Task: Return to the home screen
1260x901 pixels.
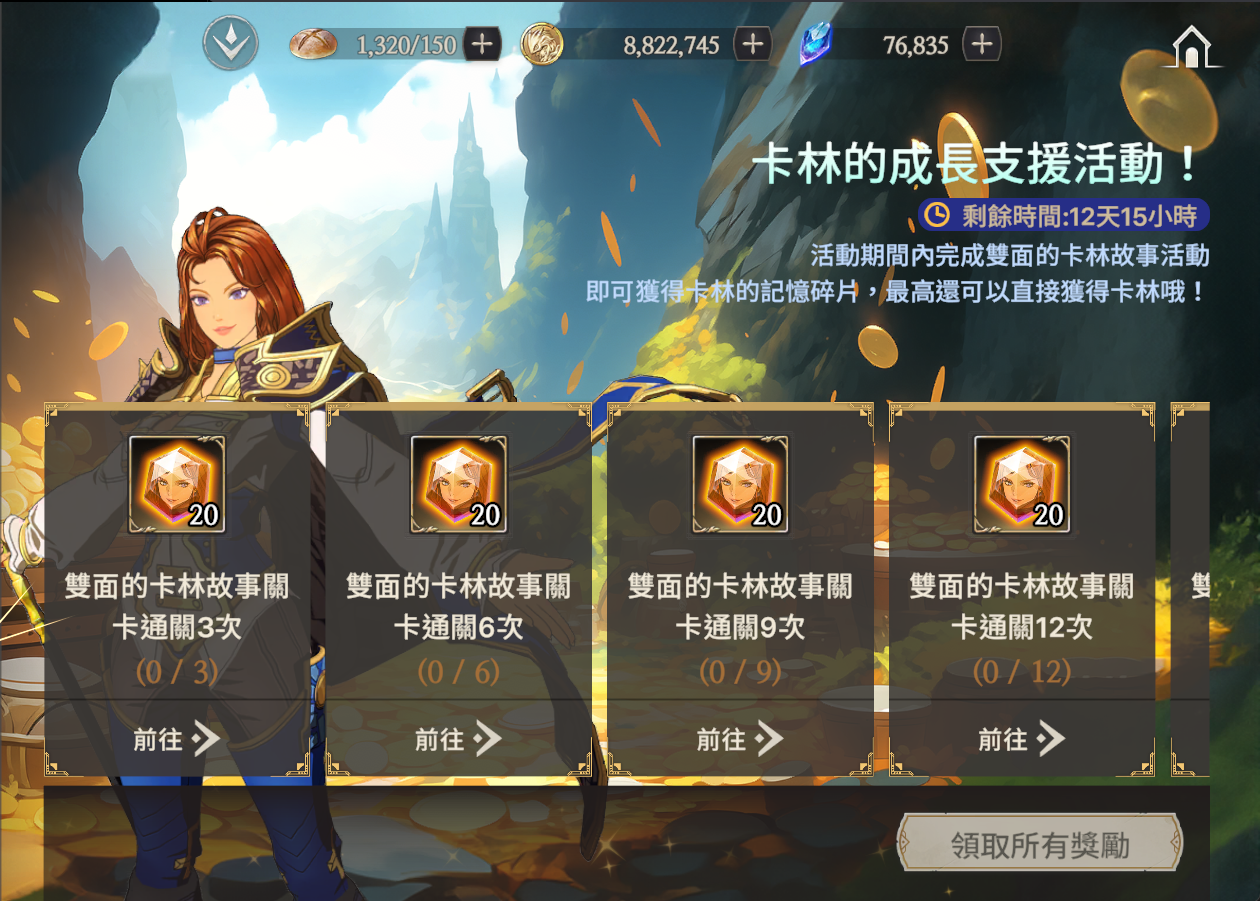Action: (1191, 48)
